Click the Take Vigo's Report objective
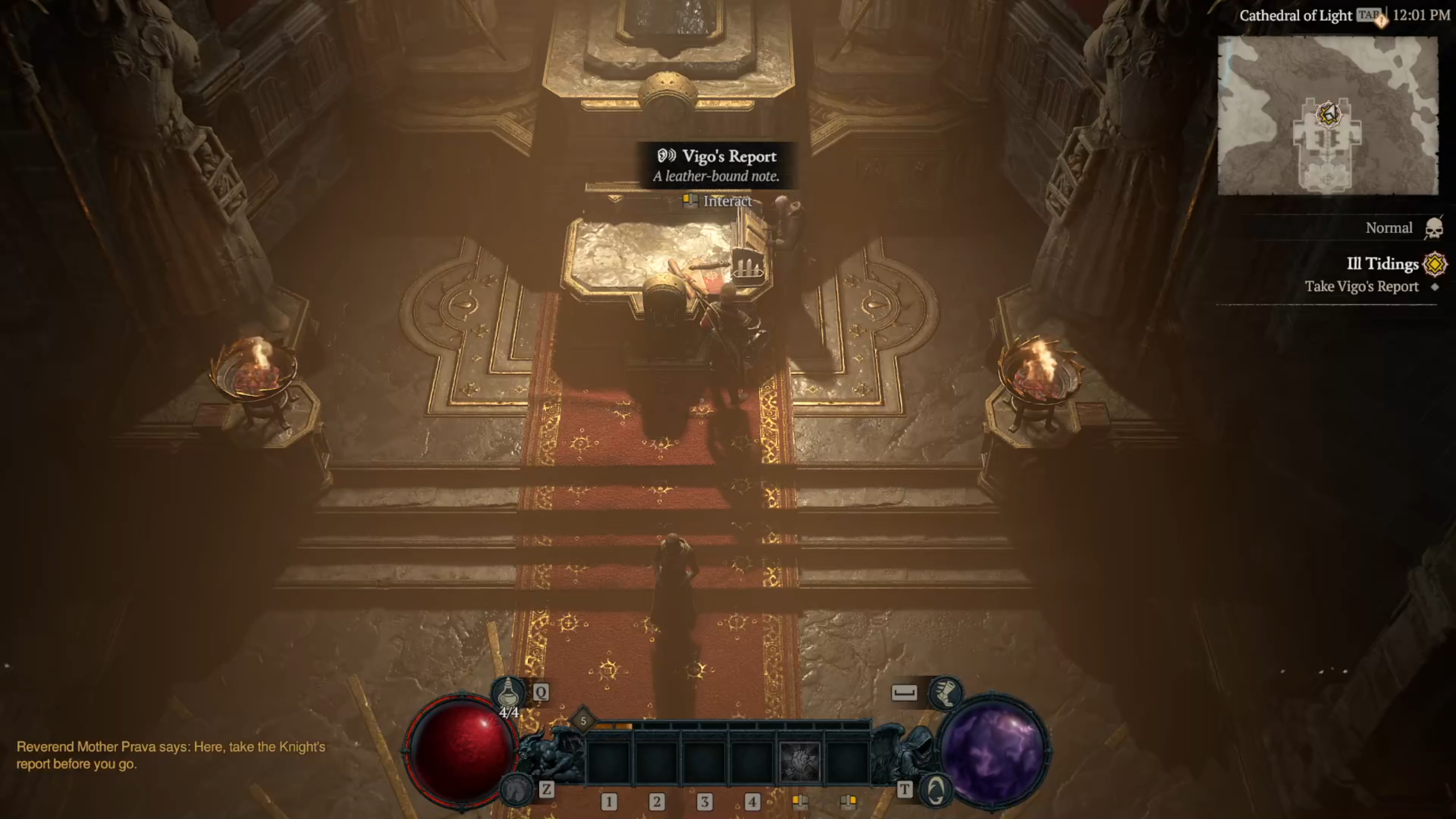Image resolution: width=1456 pixels, height=819 pixels. (x=1362, y=287)
